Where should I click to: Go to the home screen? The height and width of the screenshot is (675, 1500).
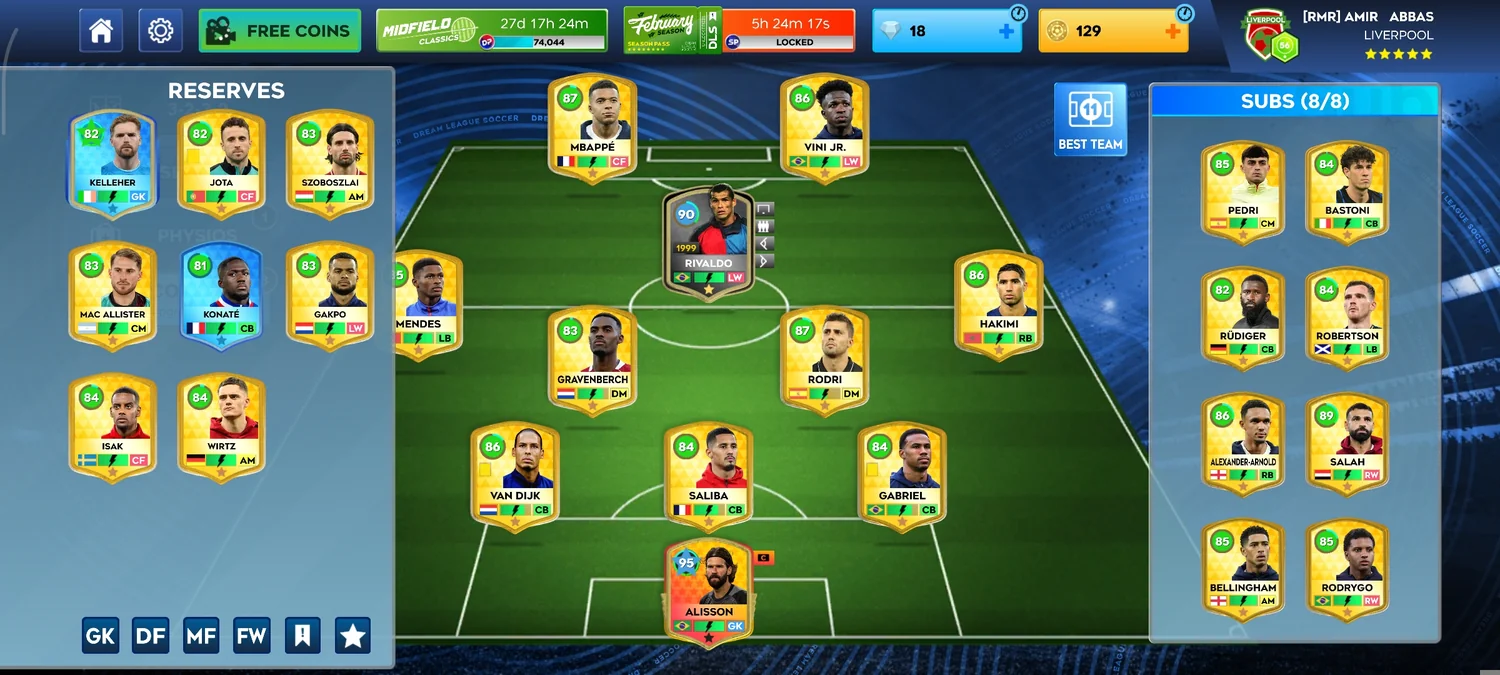point(101,31)
